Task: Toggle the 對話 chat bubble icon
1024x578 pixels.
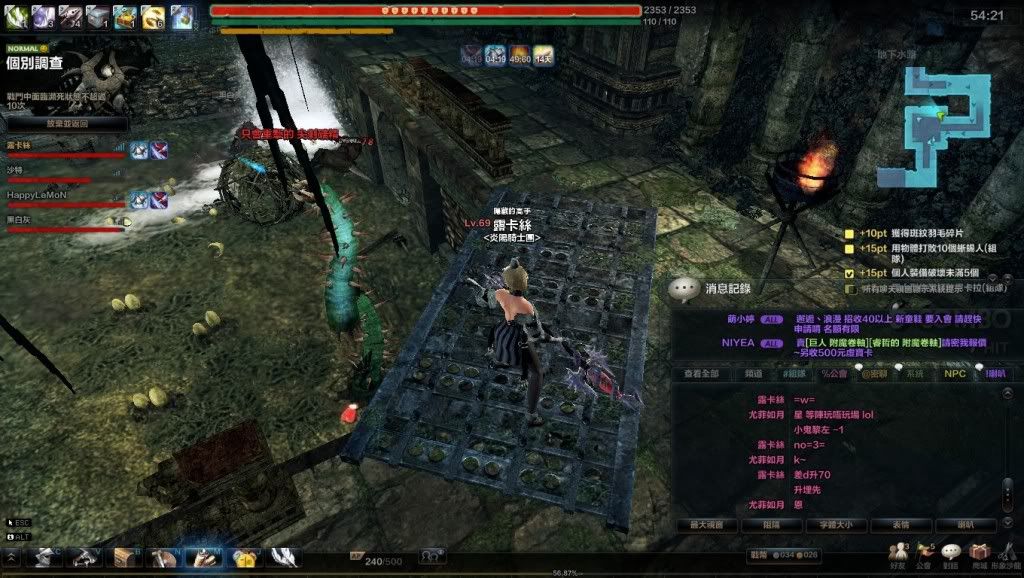Action: click(x=951, y=553)
